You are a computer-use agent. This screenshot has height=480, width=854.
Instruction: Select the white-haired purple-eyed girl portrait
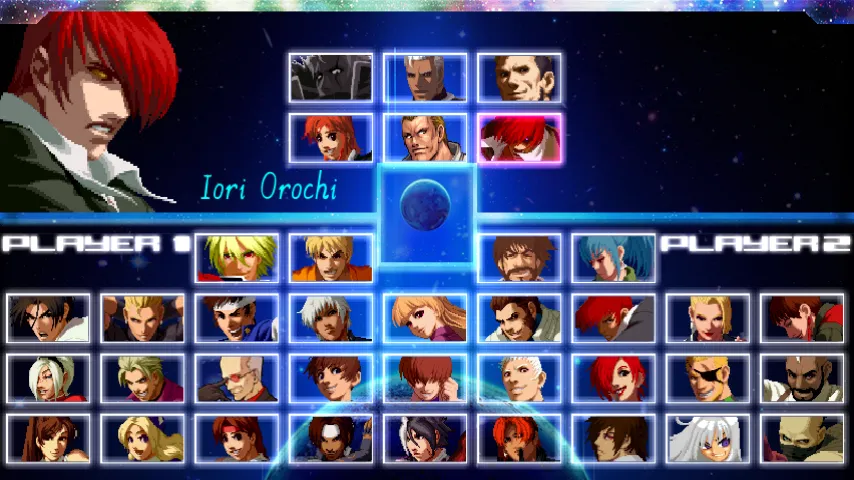(x=707, y=439)
